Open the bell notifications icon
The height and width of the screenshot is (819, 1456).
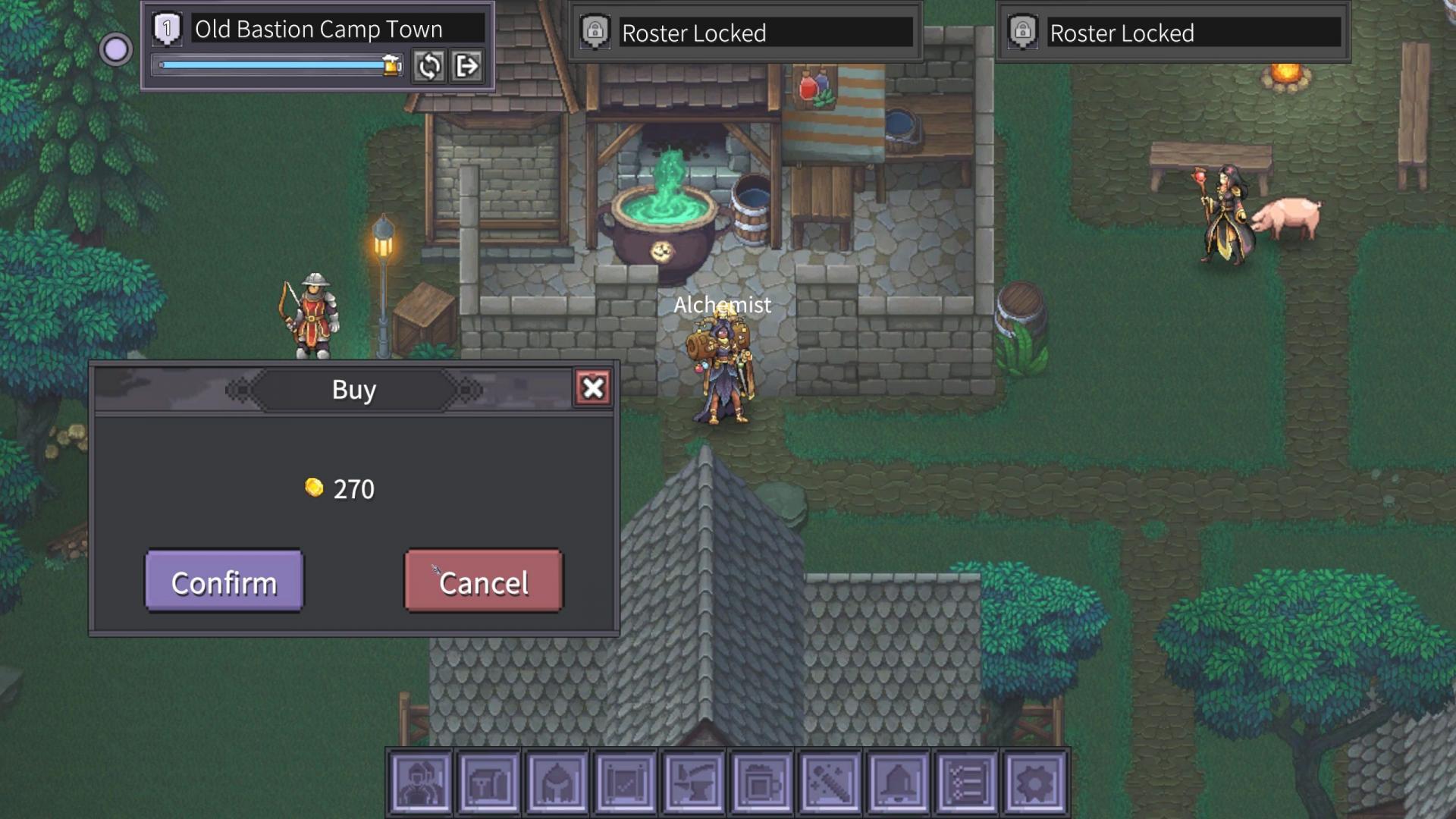(898, 783)
